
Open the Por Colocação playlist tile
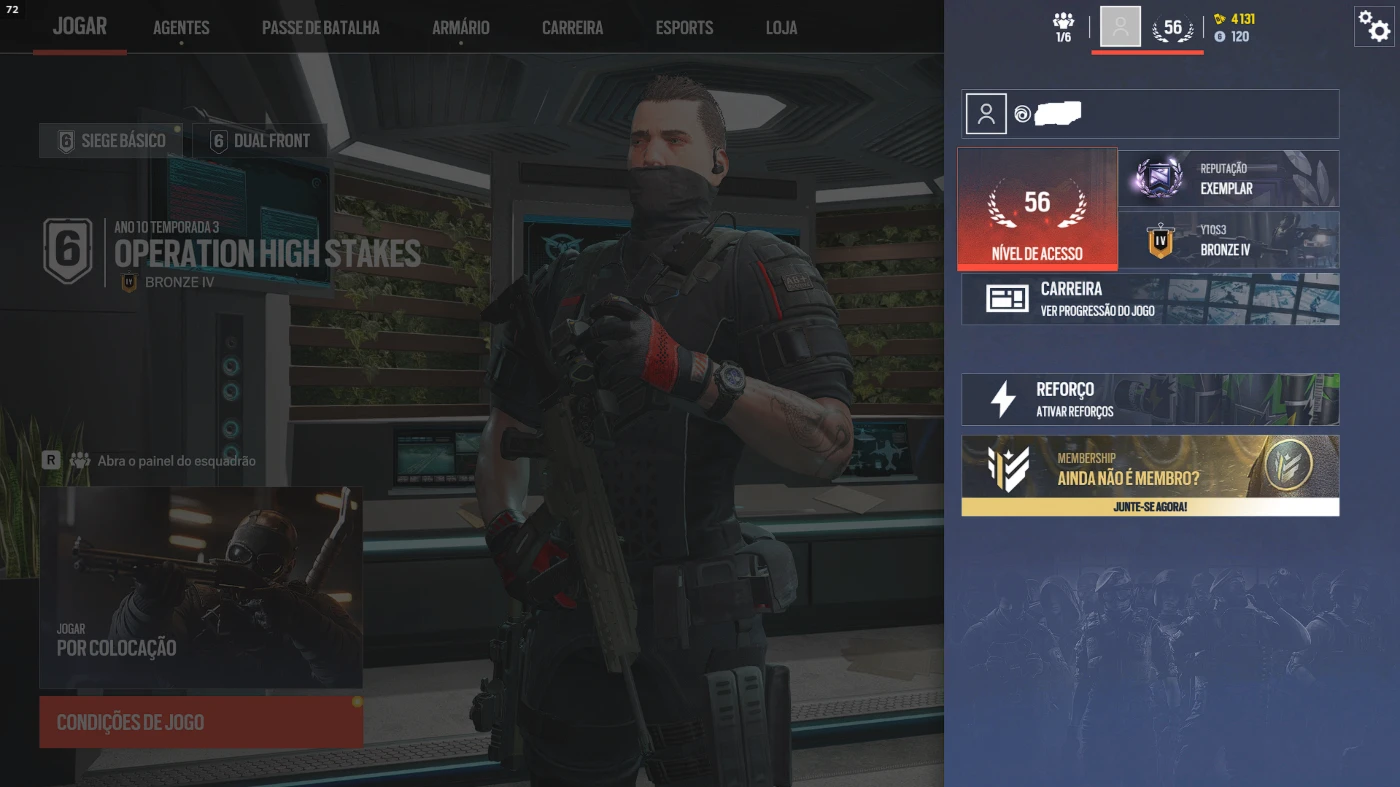201,588
